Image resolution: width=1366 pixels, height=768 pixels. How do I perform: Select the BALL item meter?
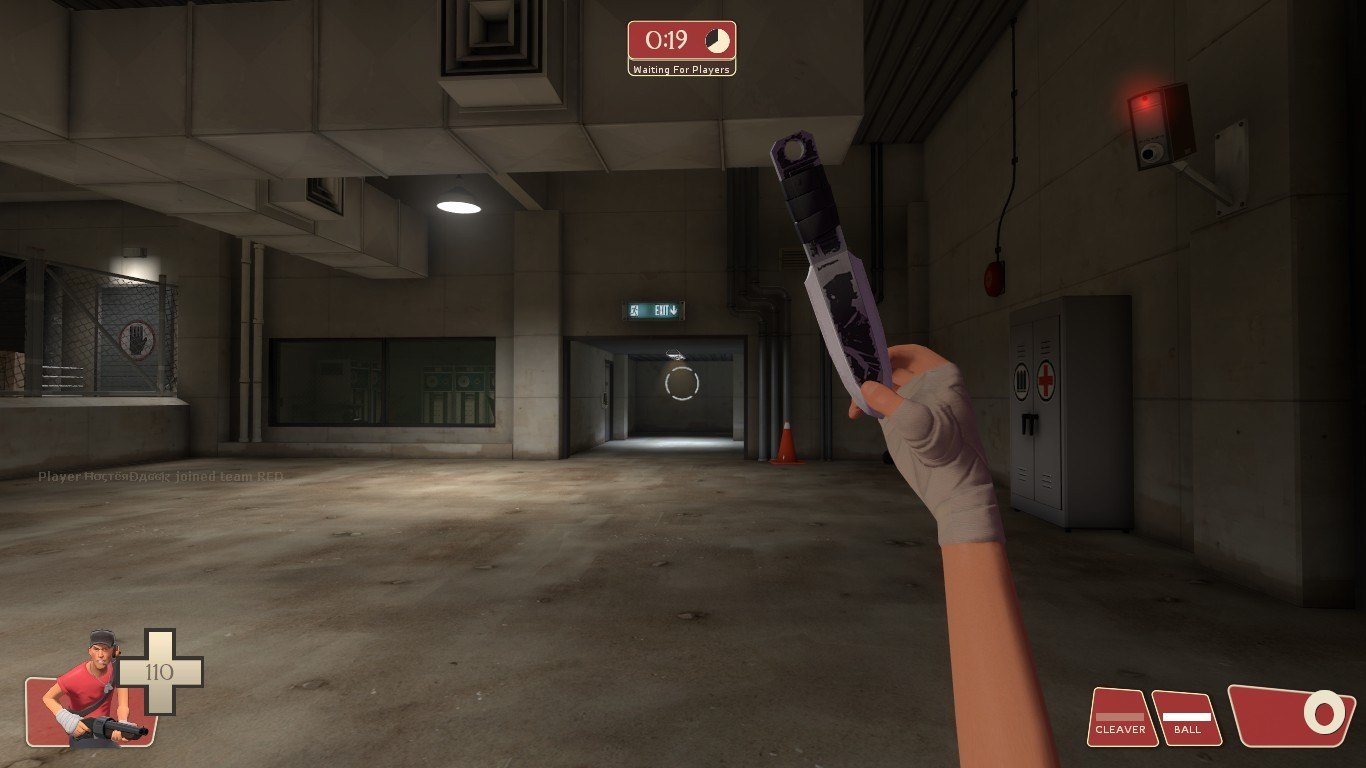(x=1187, y=718)
